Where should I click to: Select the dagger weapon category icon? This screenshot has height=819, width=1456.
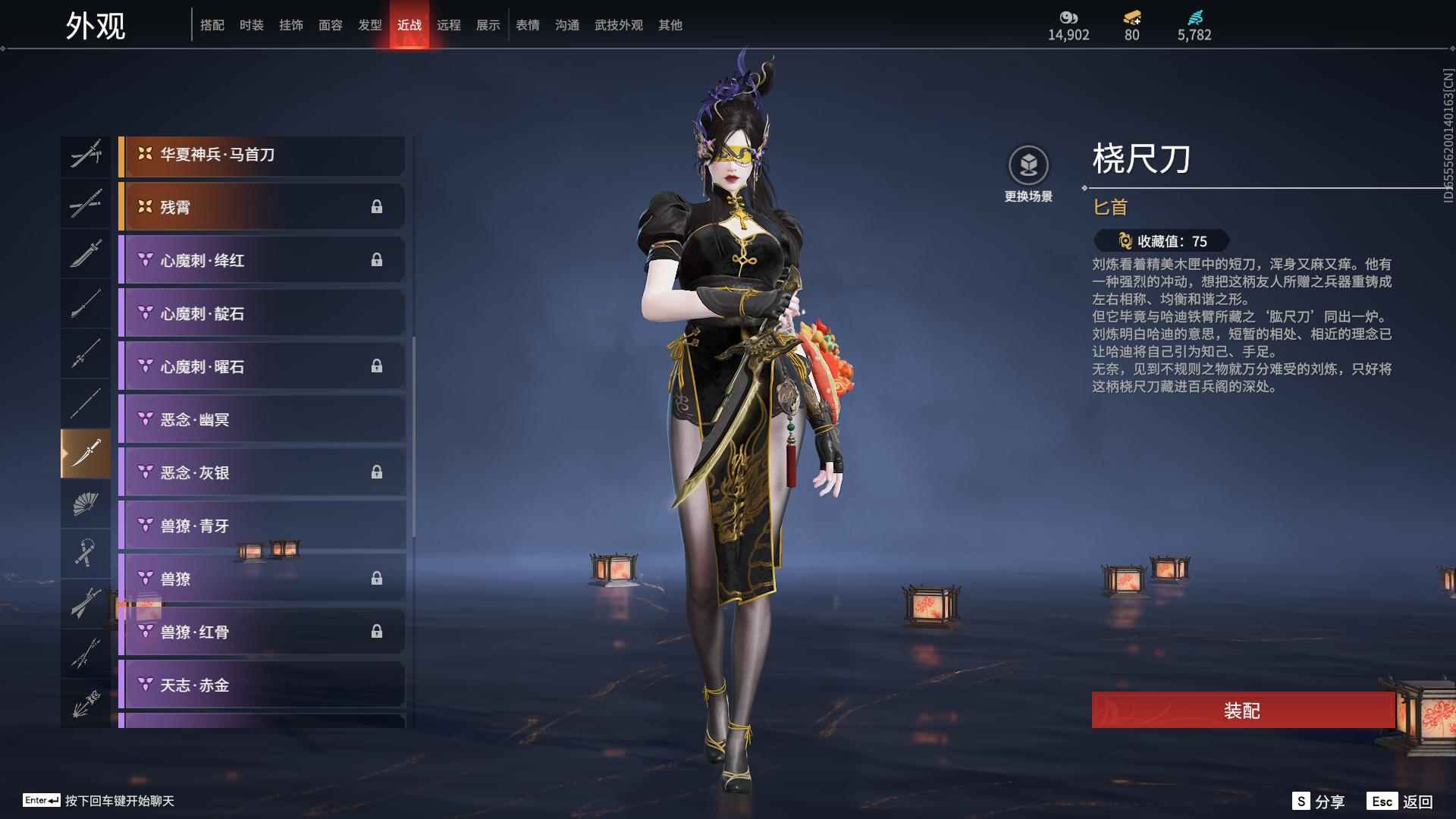pyautogui.click(x=86, y=451)
